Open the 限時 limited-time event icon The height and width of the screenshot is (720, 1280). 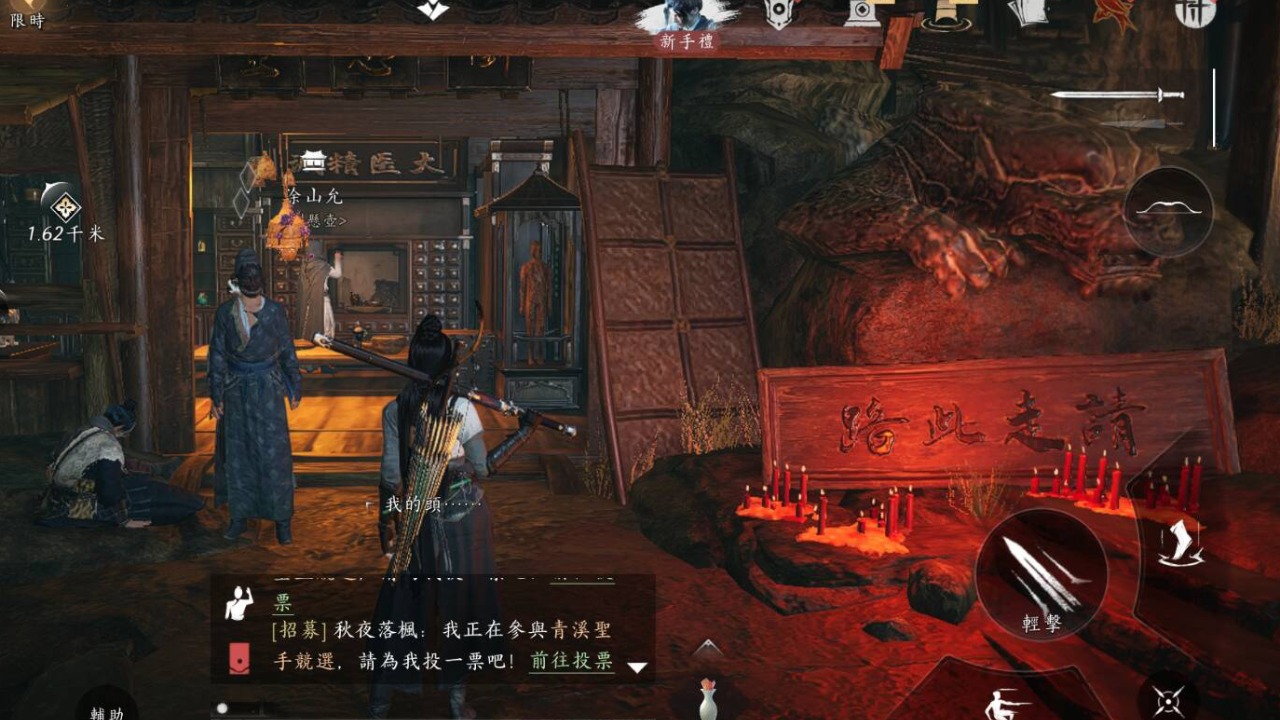[x=27, y=14]
